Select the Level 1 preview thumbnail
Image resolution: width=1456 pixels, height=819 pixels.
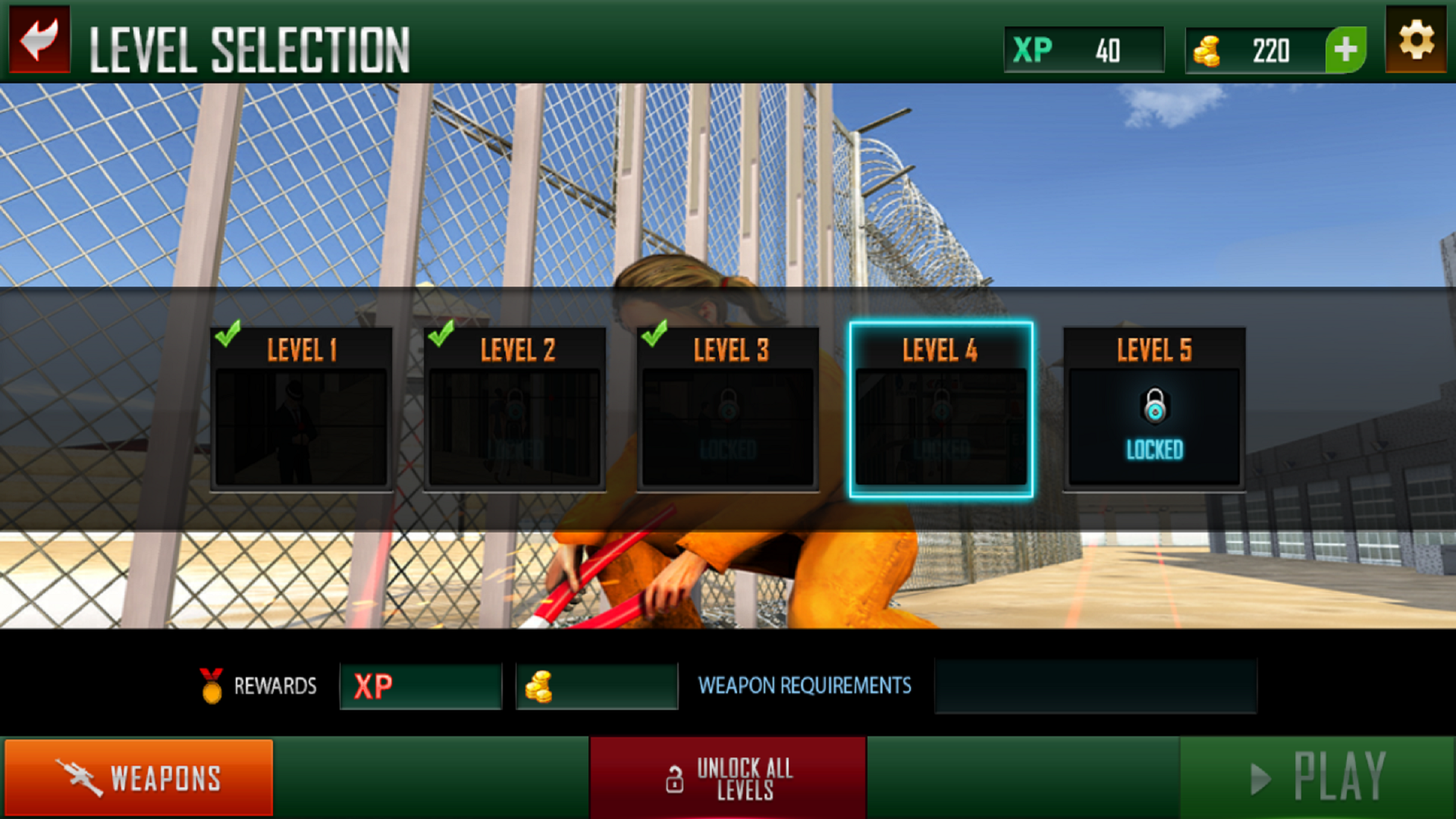pos(302,425)
